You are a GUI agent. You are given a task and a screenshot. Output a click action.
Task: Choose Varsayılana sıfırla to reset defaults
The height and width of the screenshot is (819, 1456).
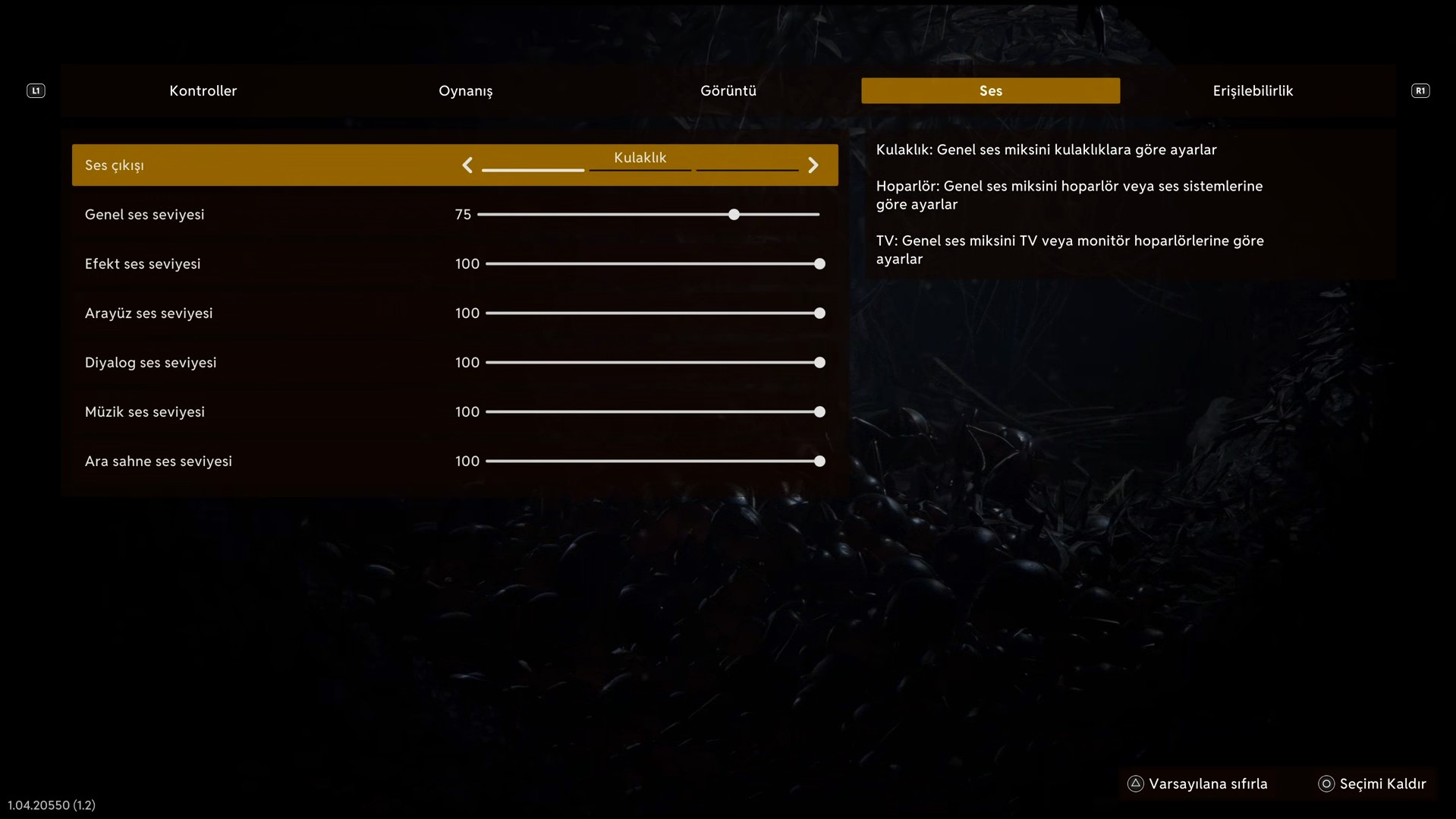(x=1199, y=784)
